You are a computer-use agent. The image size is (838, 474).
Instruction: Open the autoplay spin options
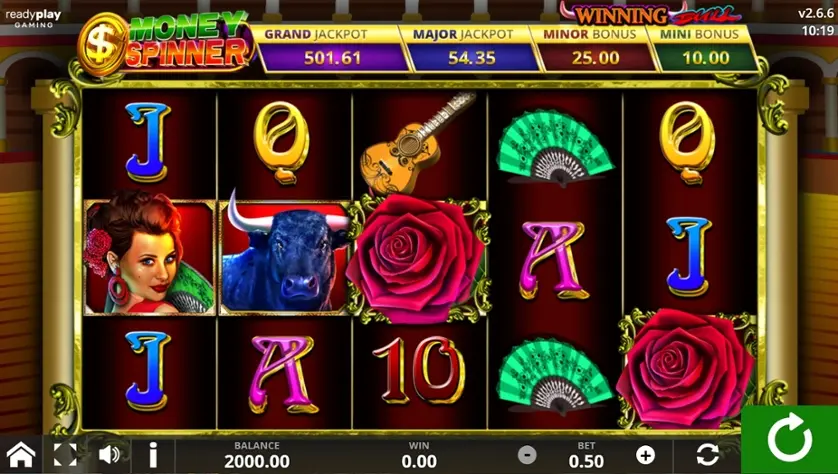tap(708, 455)
